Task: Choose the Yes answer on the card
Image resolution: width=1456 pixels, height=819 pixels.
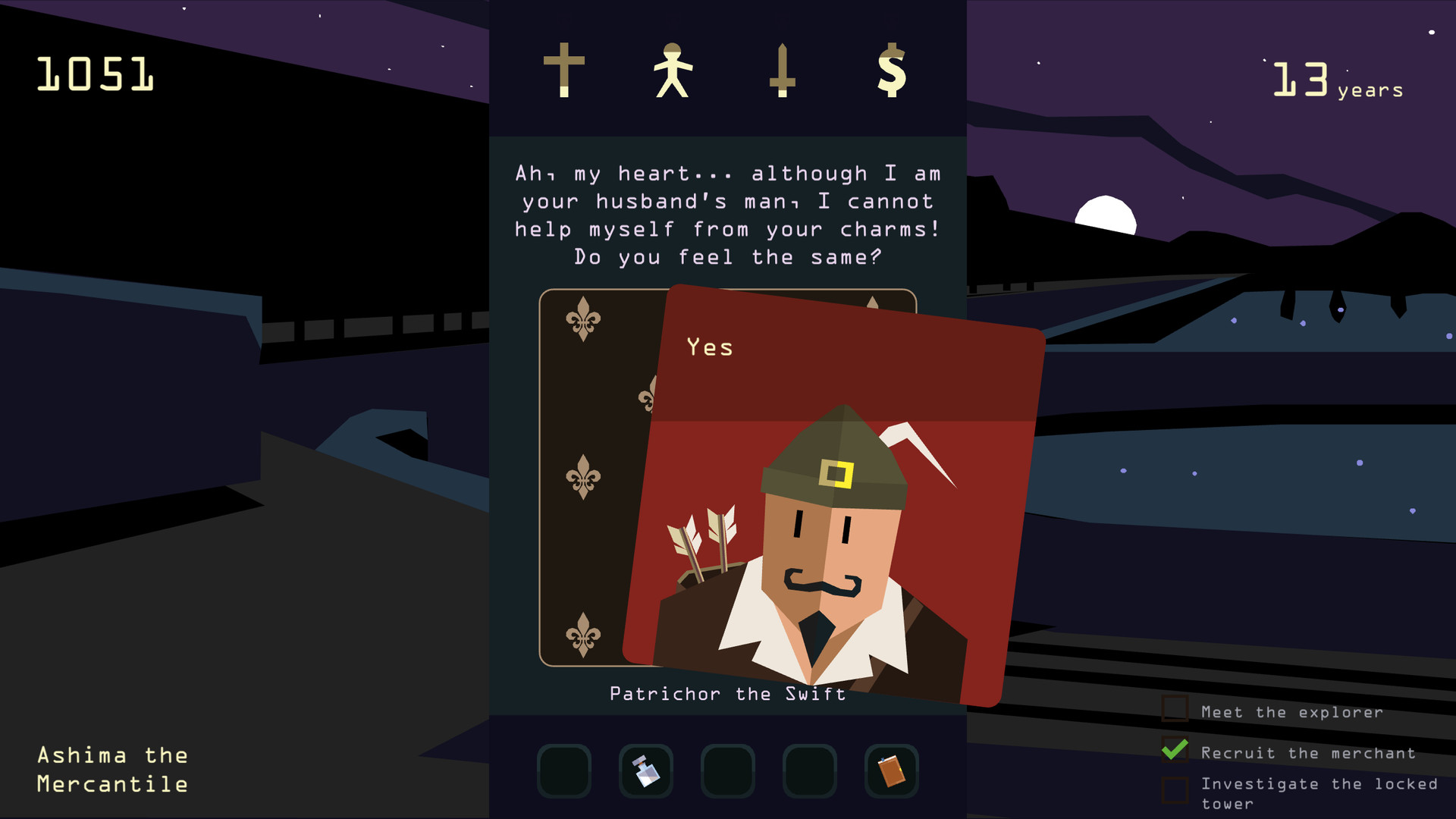Action: point(708,347)
